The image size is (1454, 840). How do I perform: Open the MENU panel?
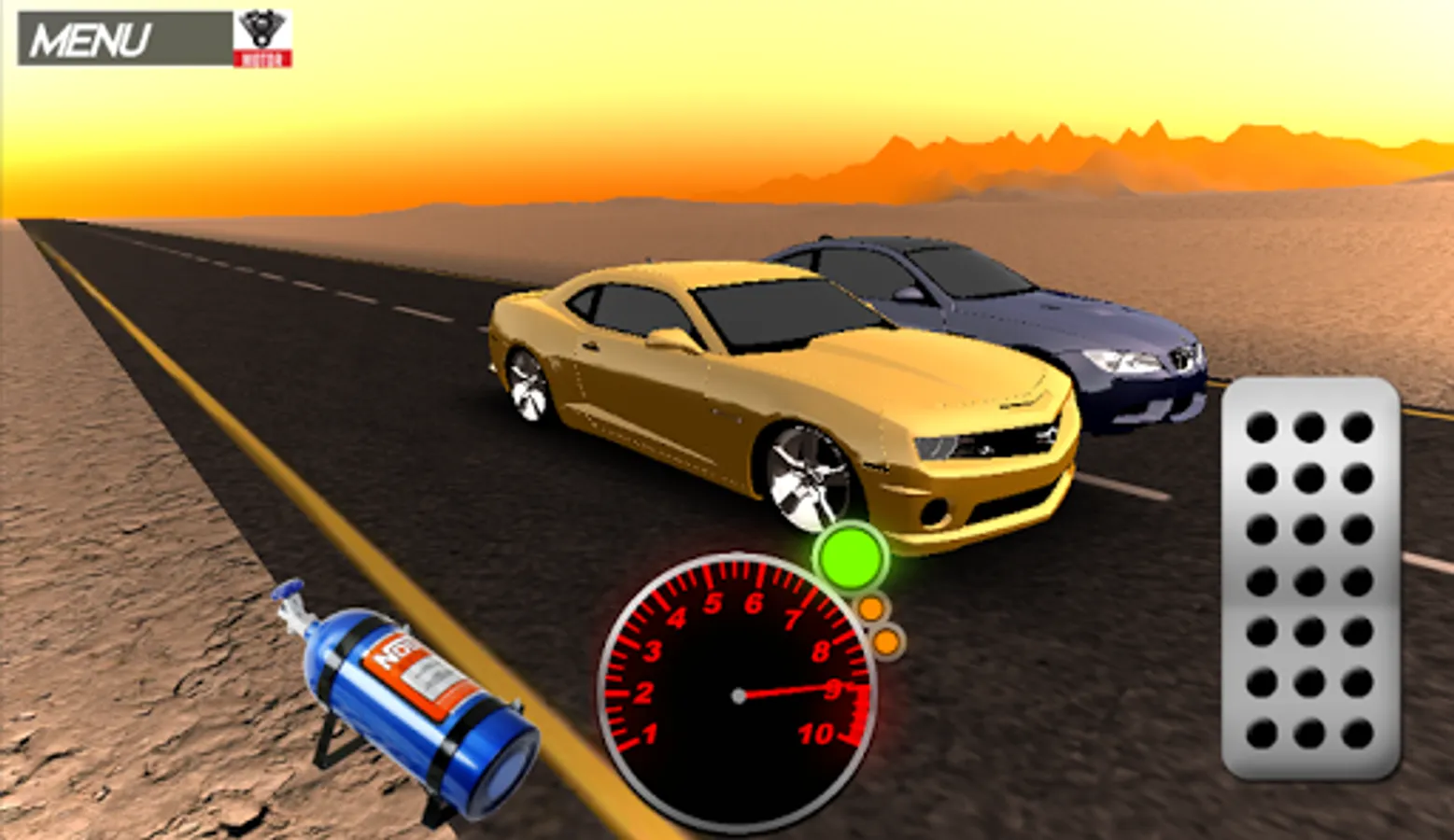tap(93, 35)
